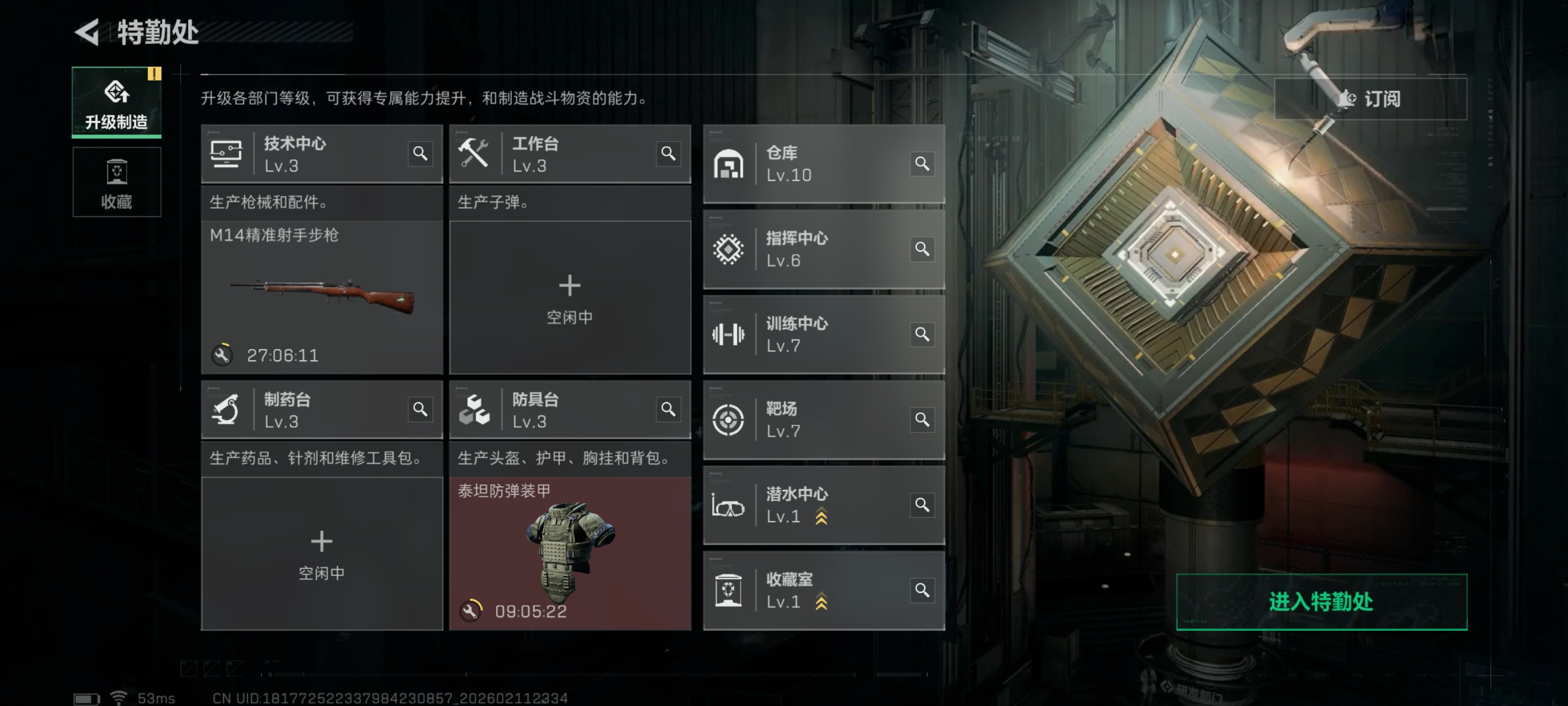The image size is (1568, 706).
Task: Inspect 技术中心 with its magnifier icon
Action: coord(420,154)
